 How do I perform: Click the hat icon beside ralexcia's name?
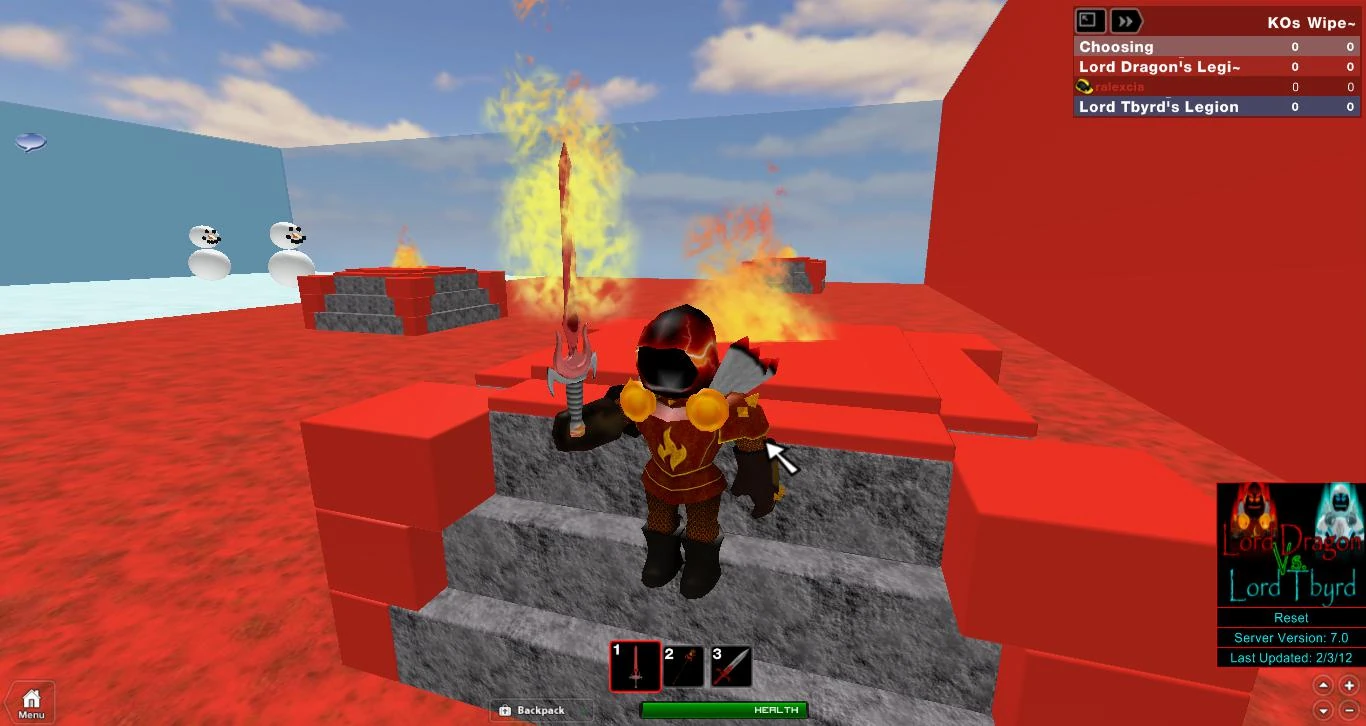1083,86
